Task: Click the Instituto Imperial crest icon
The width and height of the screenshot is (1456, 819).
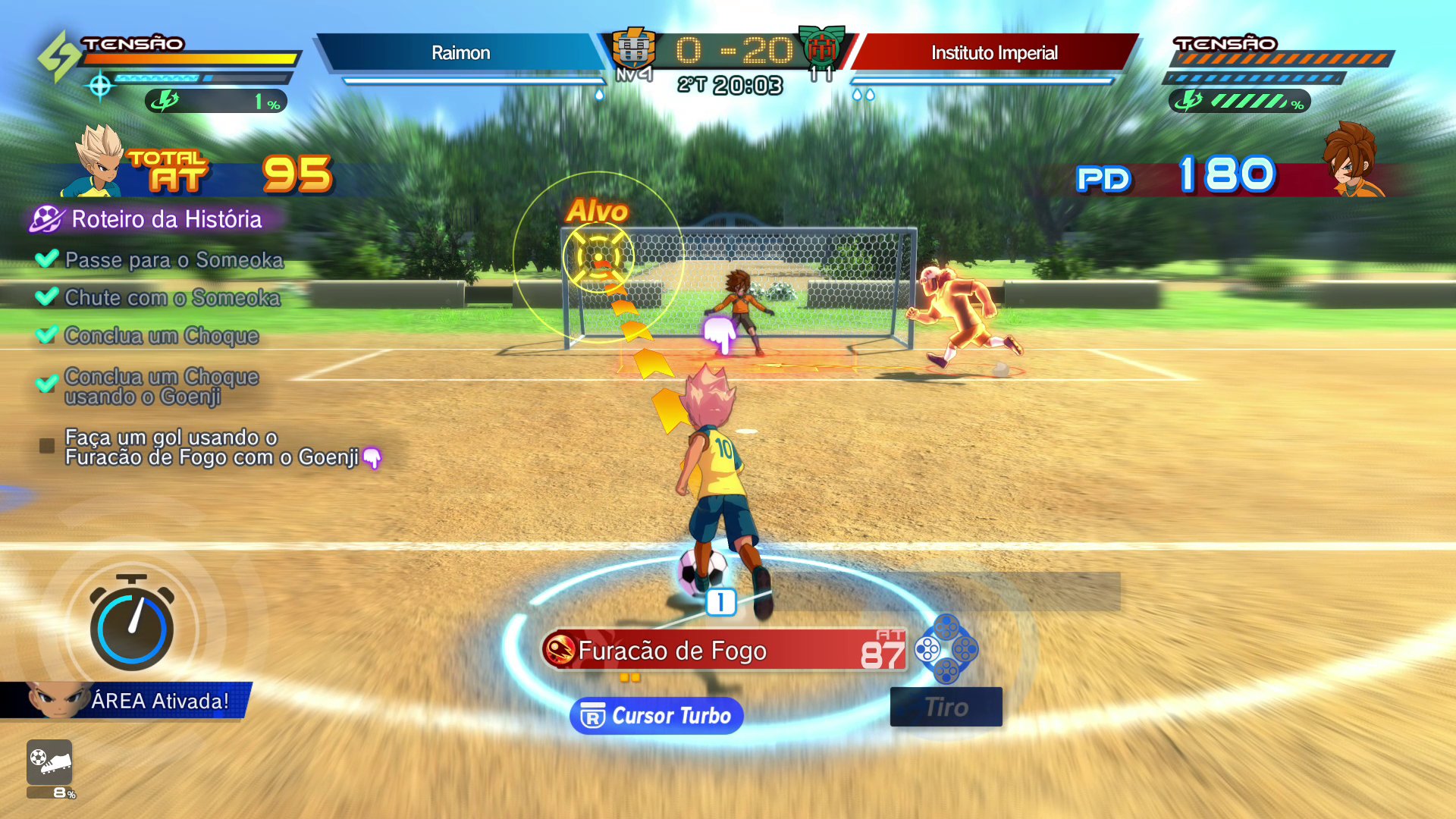Action: coord(821,49)
